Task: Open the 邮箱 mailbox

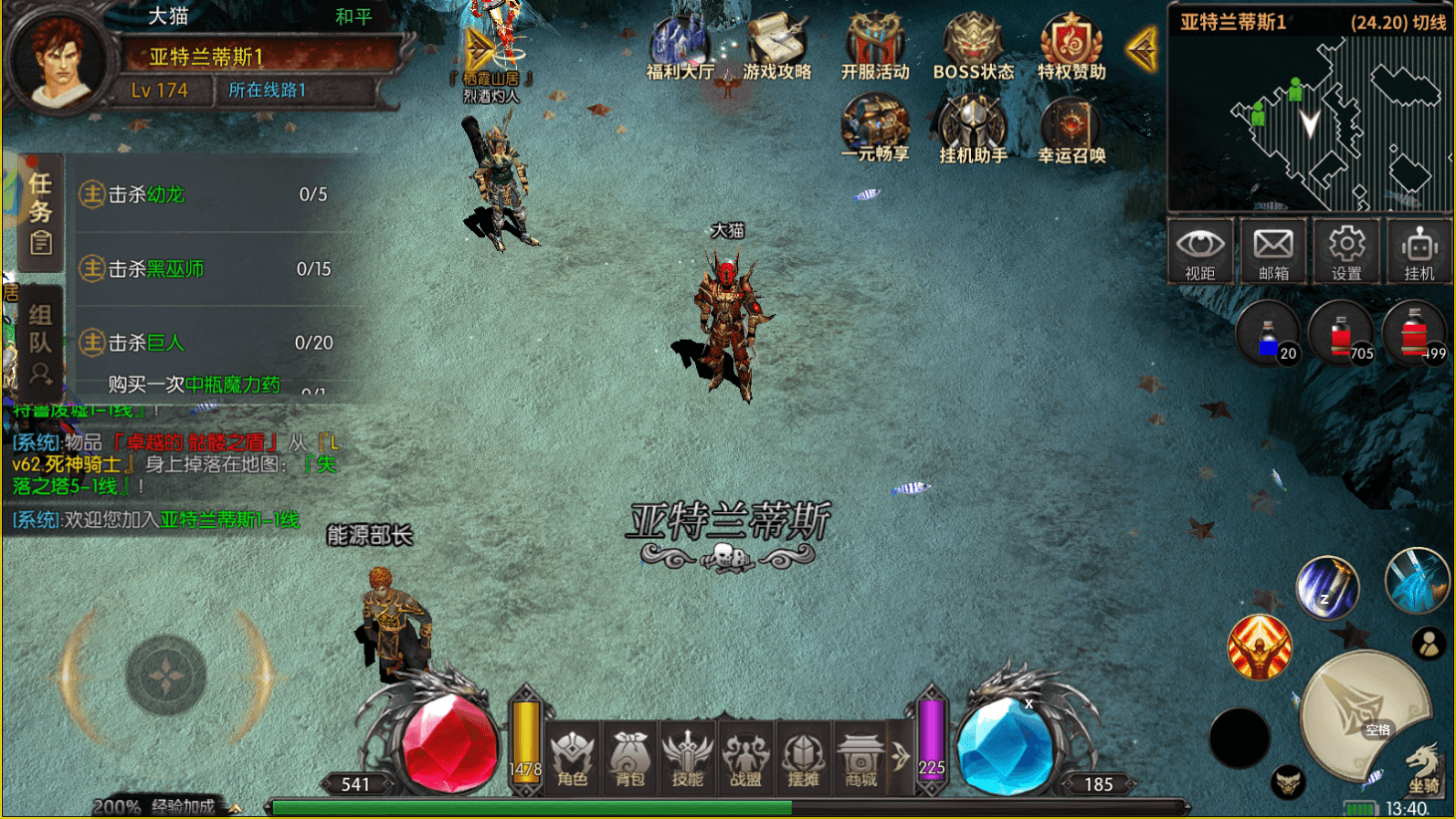Action: (1272, 251)
